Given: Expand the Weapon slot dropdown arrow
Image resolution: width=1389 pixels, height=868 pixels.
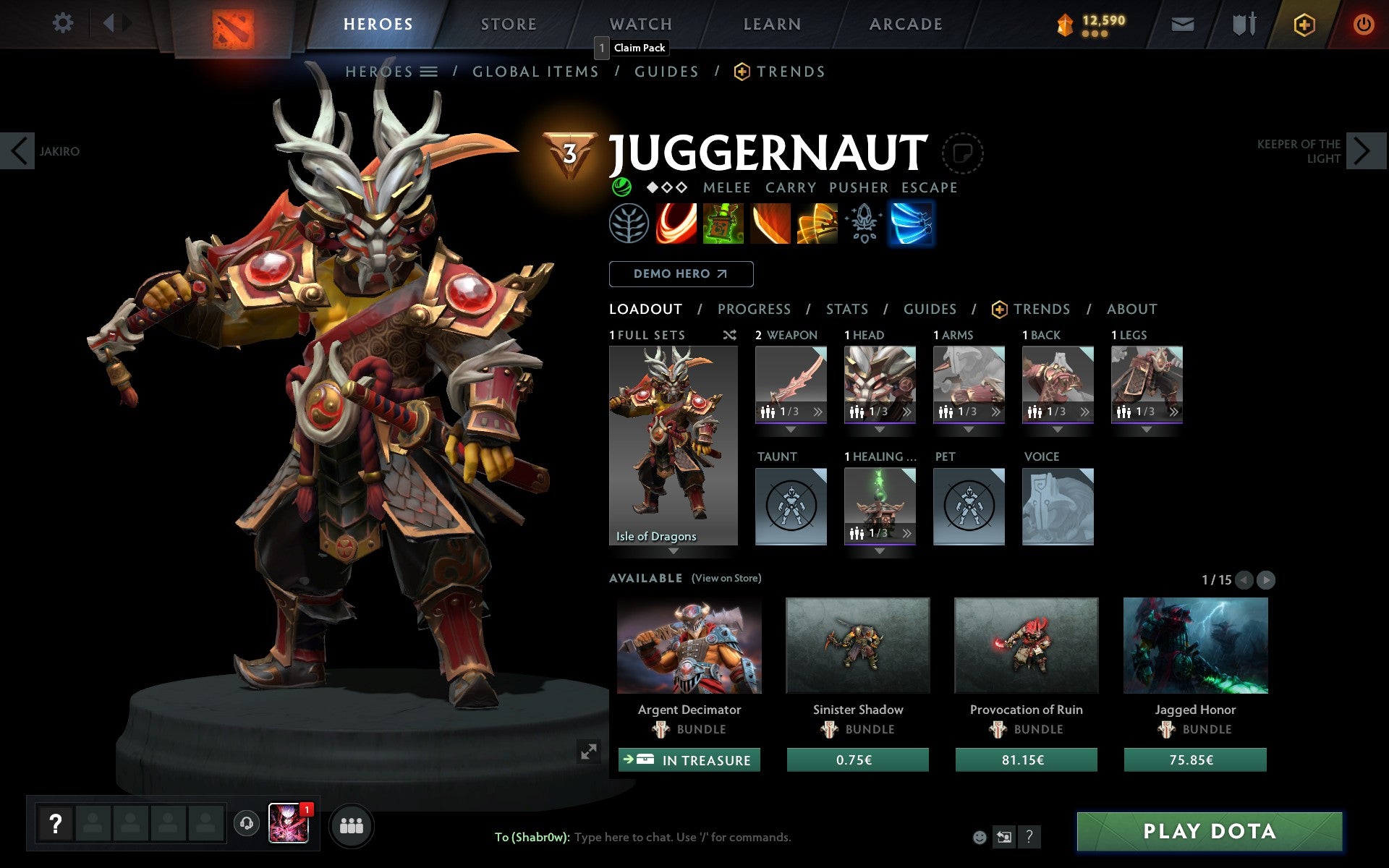Looking at the screenshot, I should (x=790, y=428).
